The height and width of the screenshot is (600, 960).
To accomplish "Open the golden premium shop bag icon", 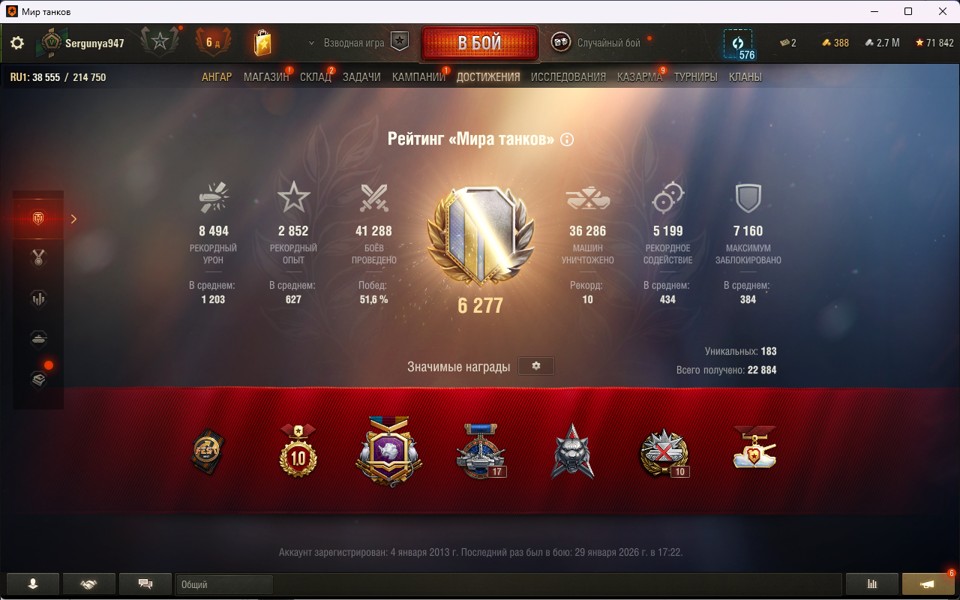I will pyautogui.click(x=262, y=43).
